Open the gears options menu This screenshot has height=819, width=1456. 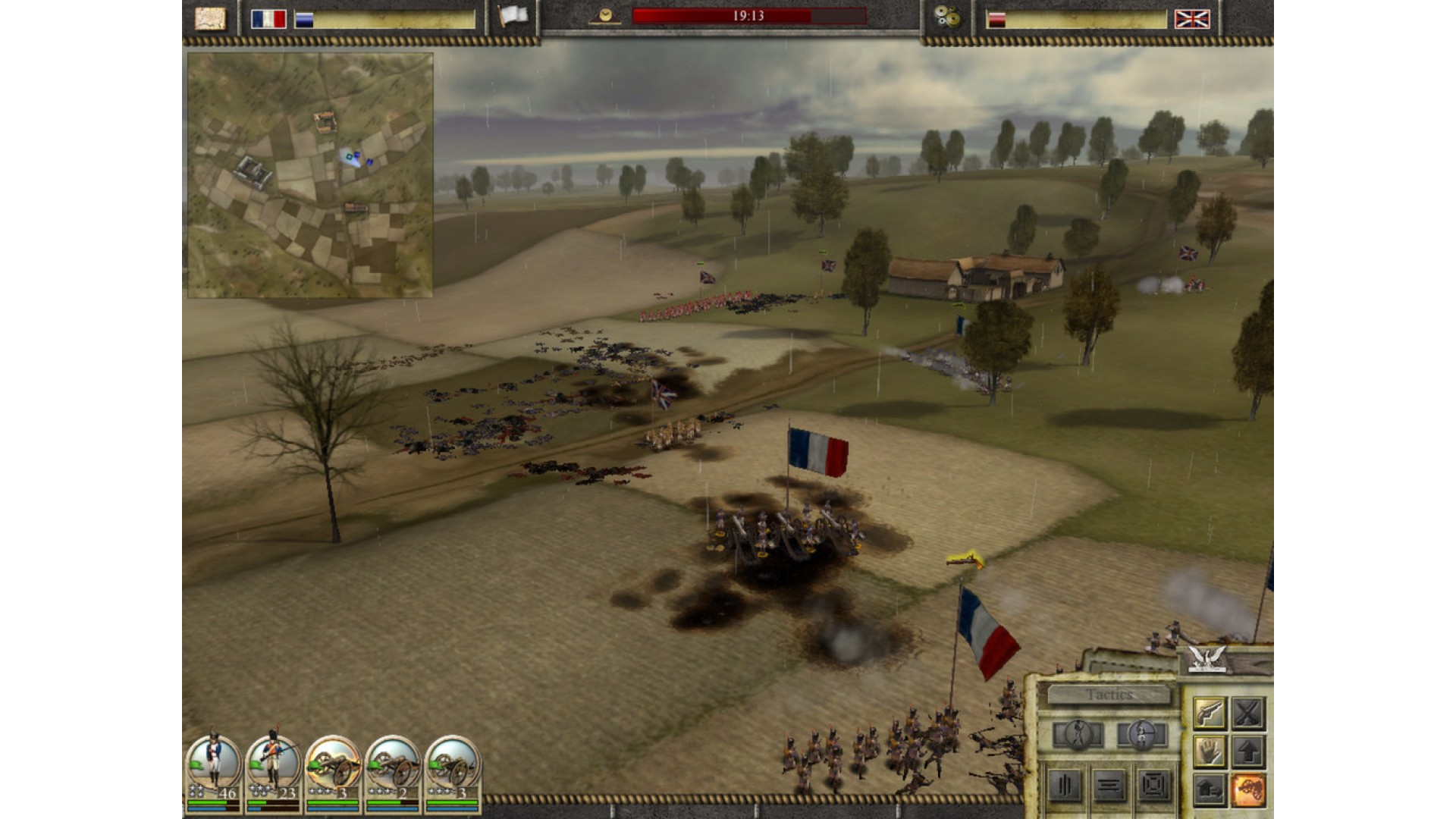coord(946,17)
